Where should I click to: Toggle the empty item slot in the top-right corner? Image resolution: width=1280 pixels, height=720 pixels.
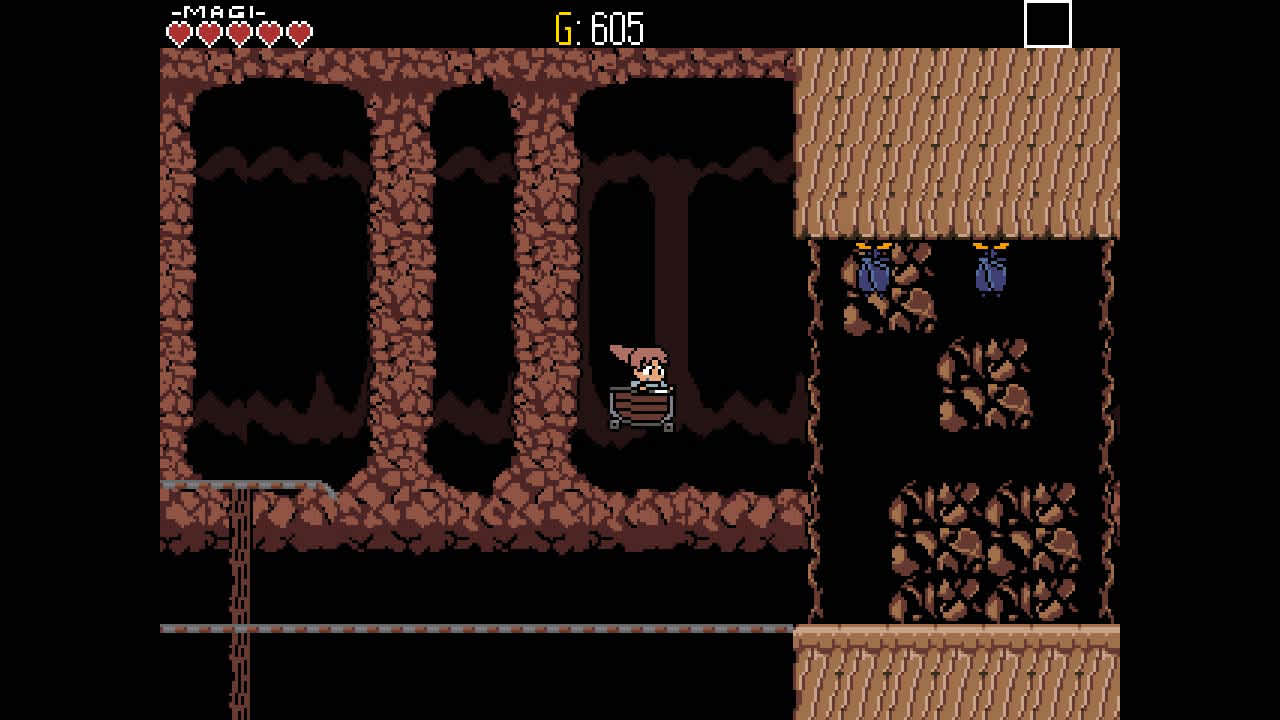1046,25
